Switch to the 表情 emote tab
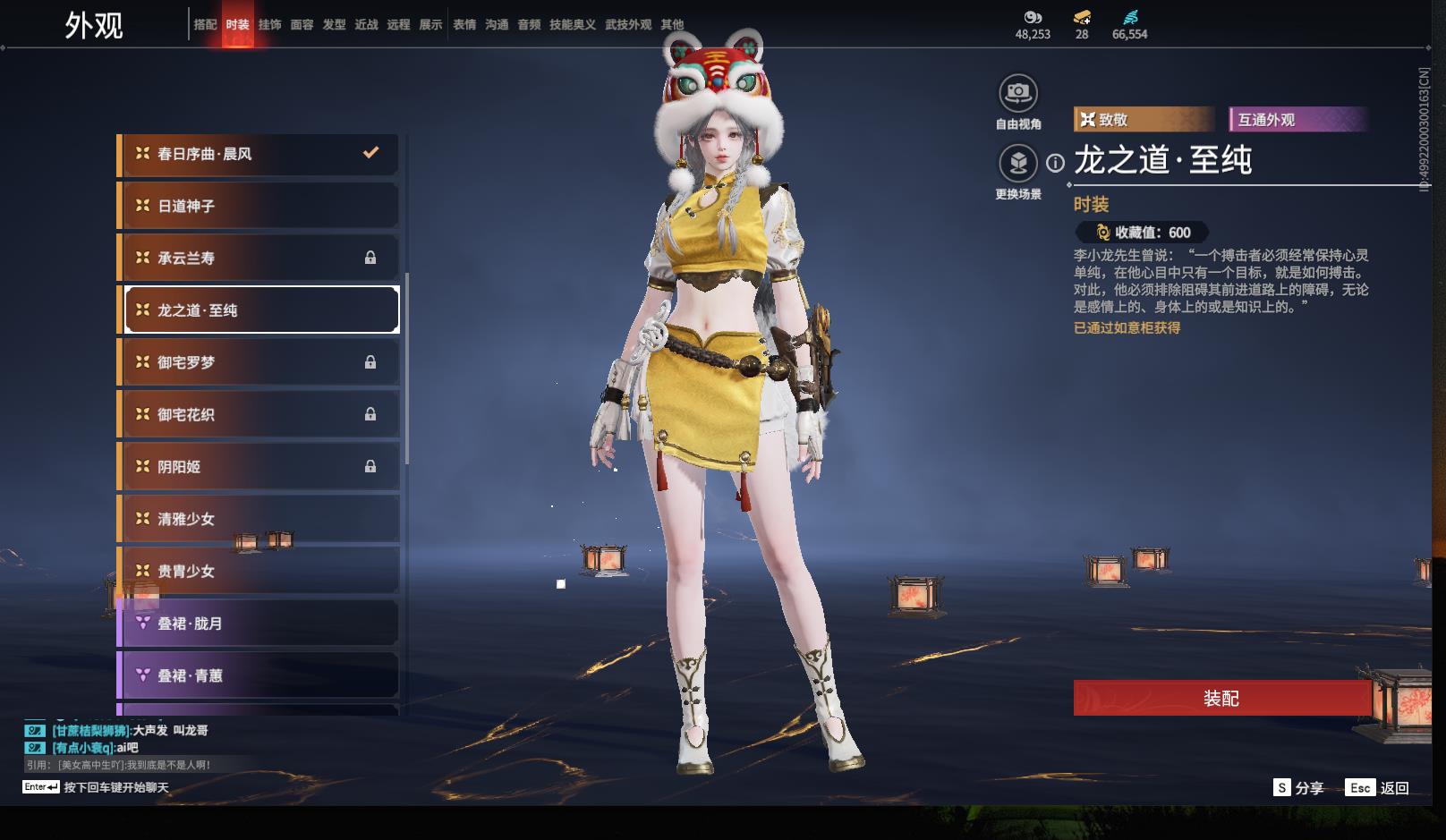Image resolution: width=1446 pixels, height=840 pixels. click(464, 25)
